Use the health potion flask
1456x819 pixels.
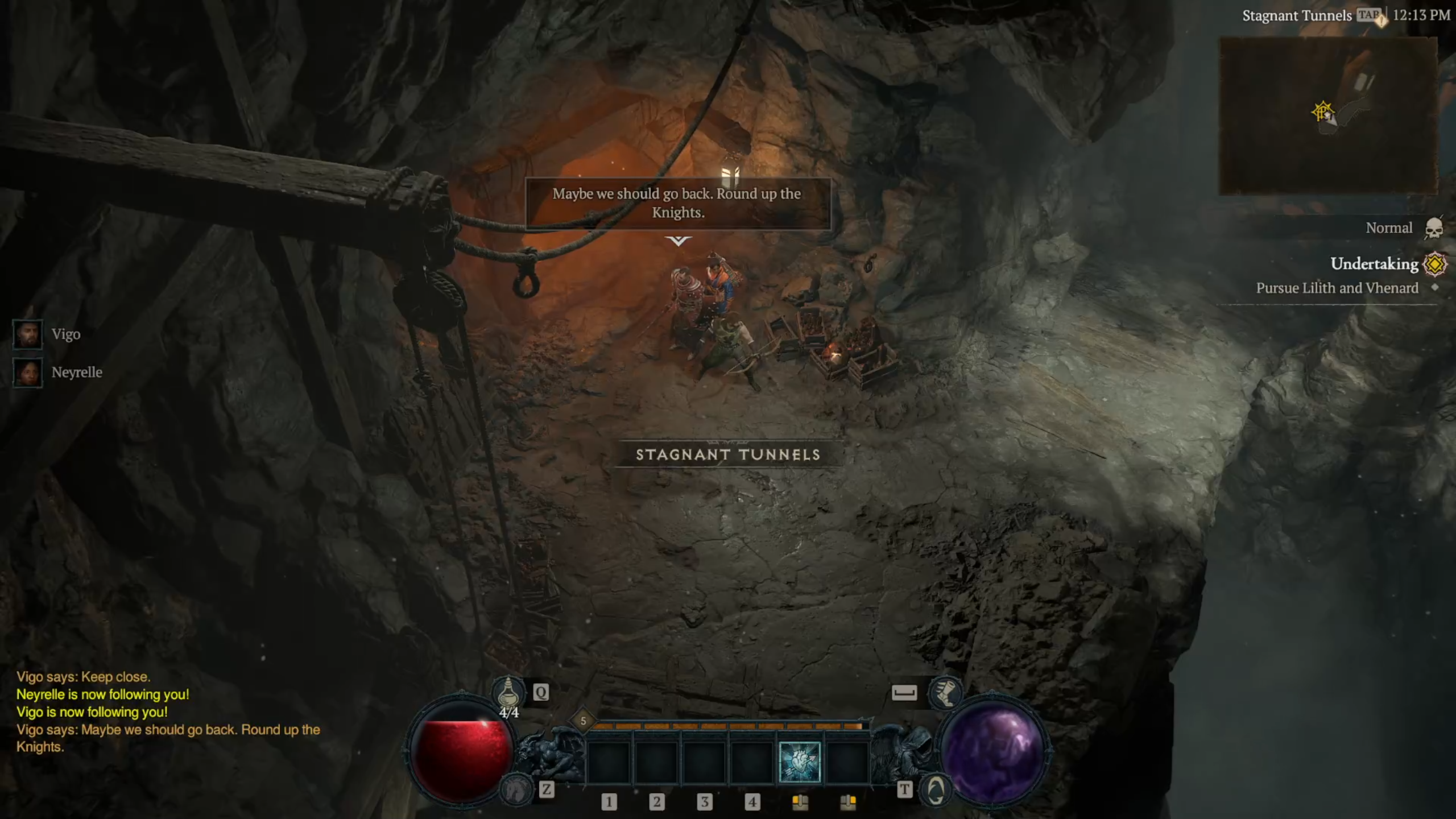point(508,693)
